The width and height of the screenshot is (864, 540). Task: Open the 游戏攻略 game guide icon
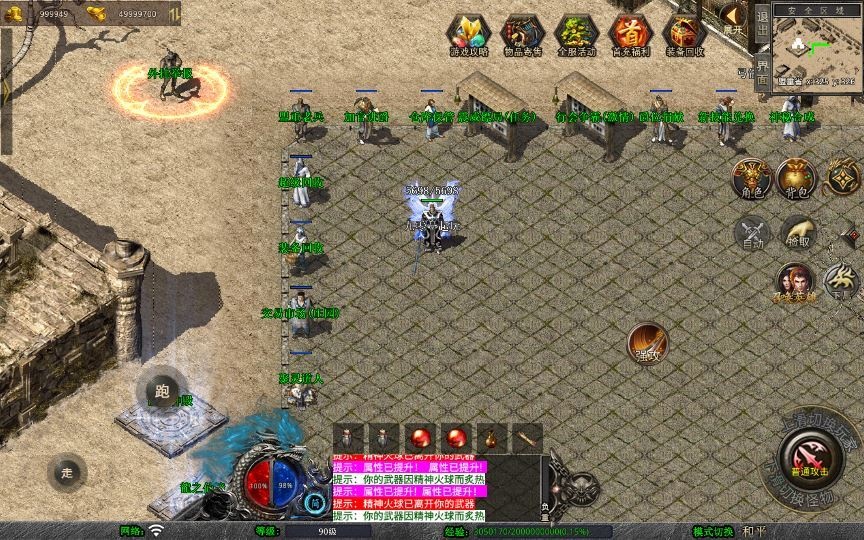point(469,33)
